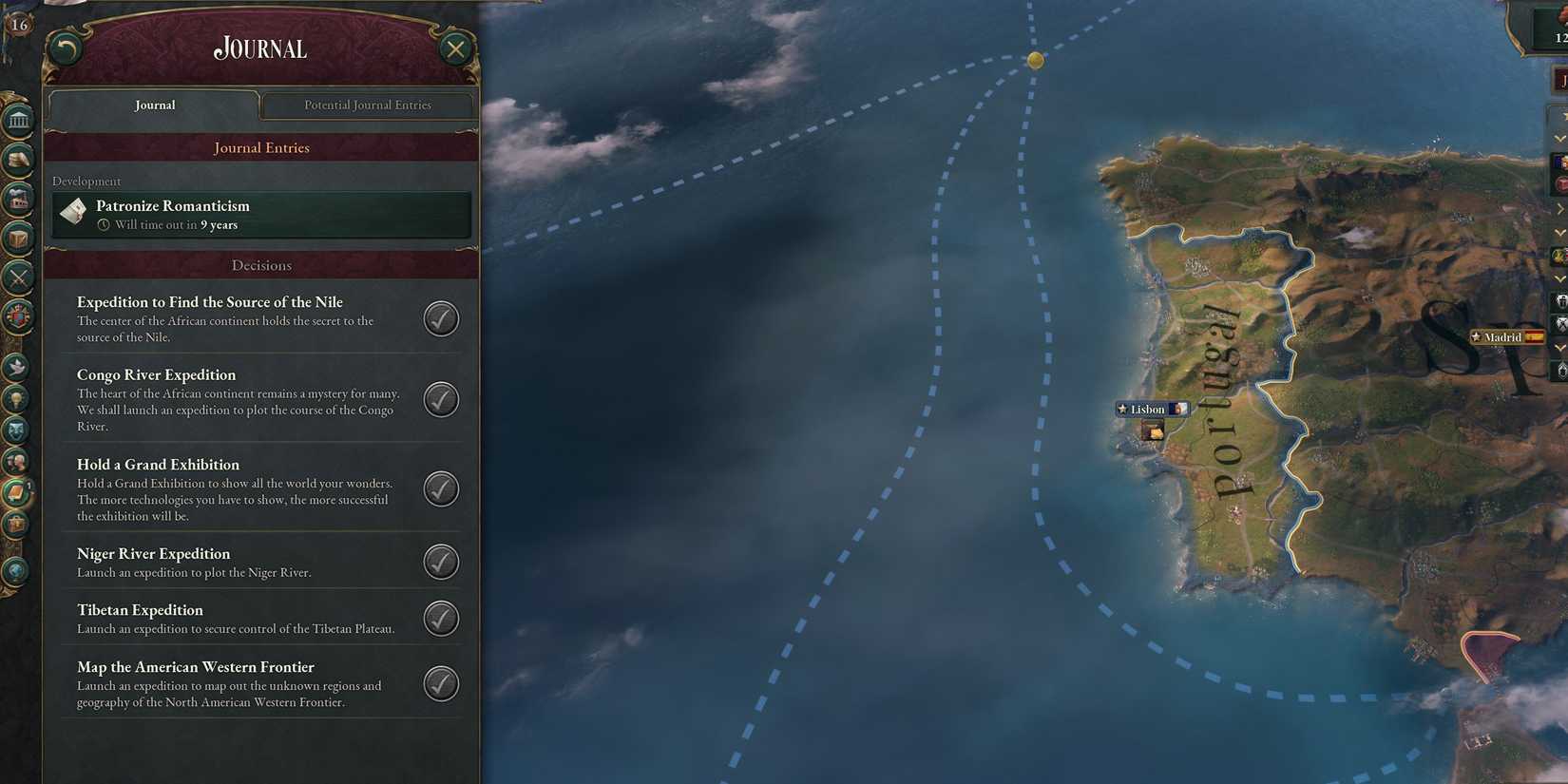This screenshot has width=1568, height=784.
Task: Enact the Tibetan Expedition decision
Action: coord(440,618)
